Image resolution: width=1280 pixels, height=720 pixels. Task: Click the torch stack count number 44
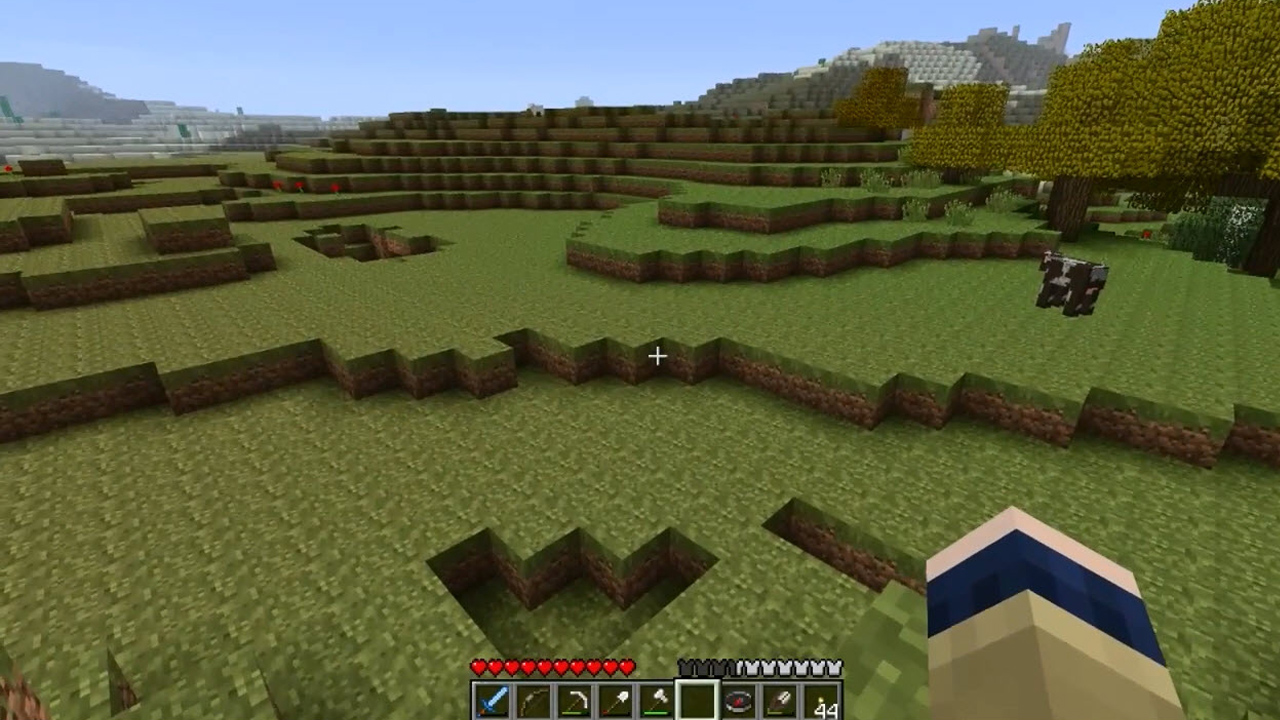[x=826, y=710]
